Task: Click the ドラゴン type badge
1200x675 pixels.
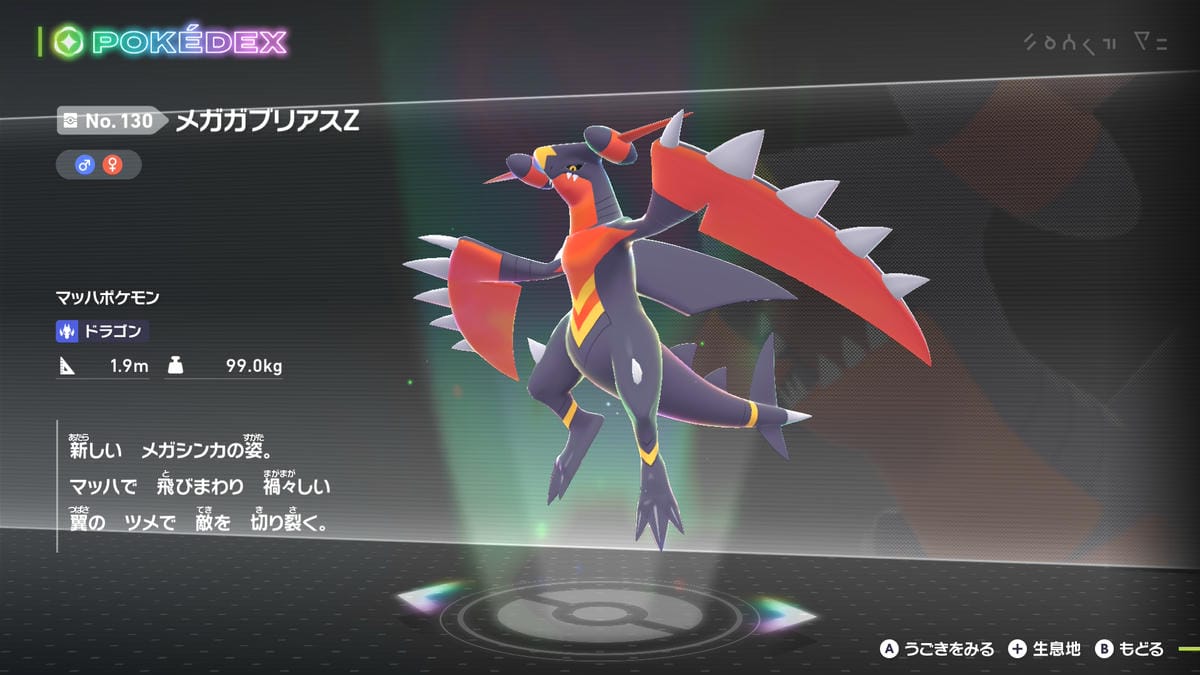Action: click(x=103, y=331)
